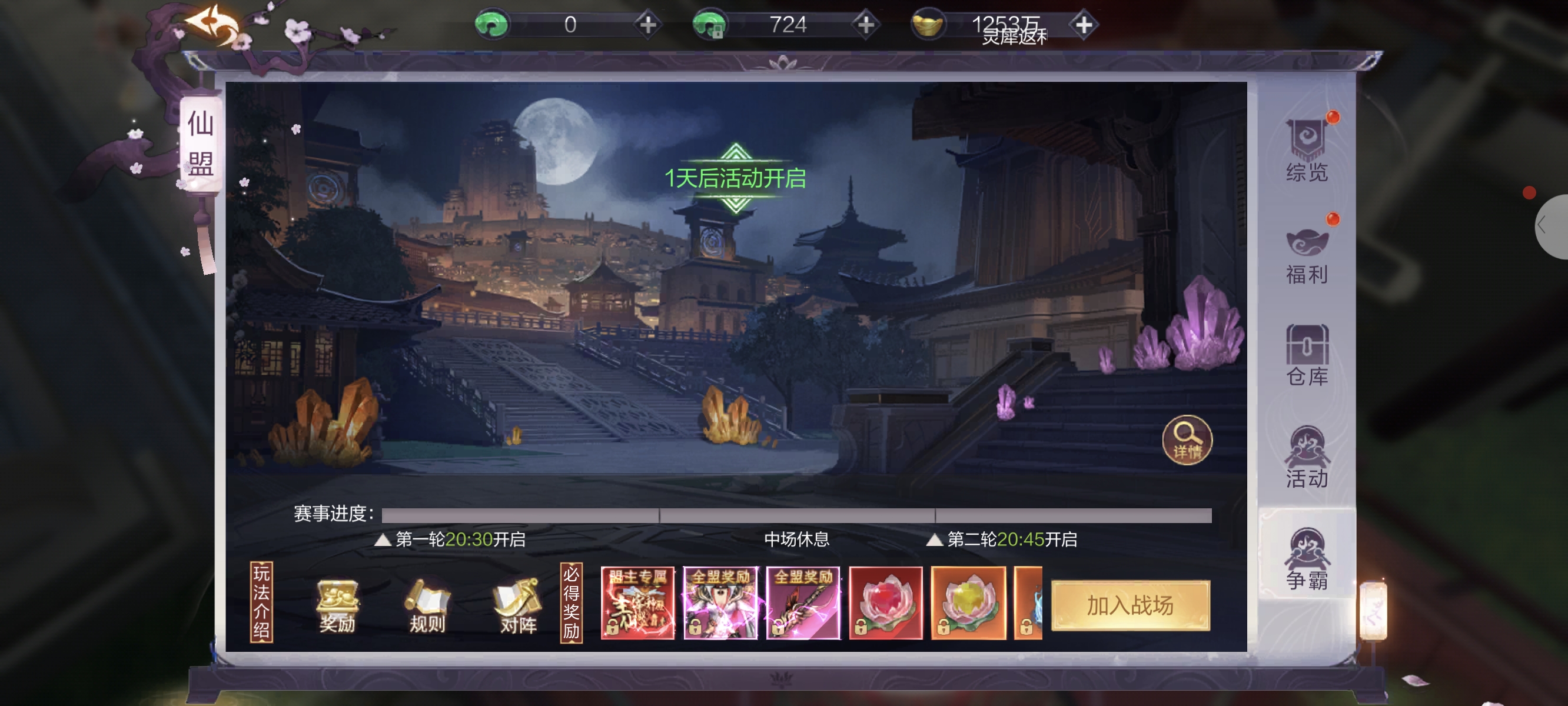The height and width of the screenshot is (706, 1568).
Task: Go to the 仓库 warehouse tab
Action: (1306, 356)
